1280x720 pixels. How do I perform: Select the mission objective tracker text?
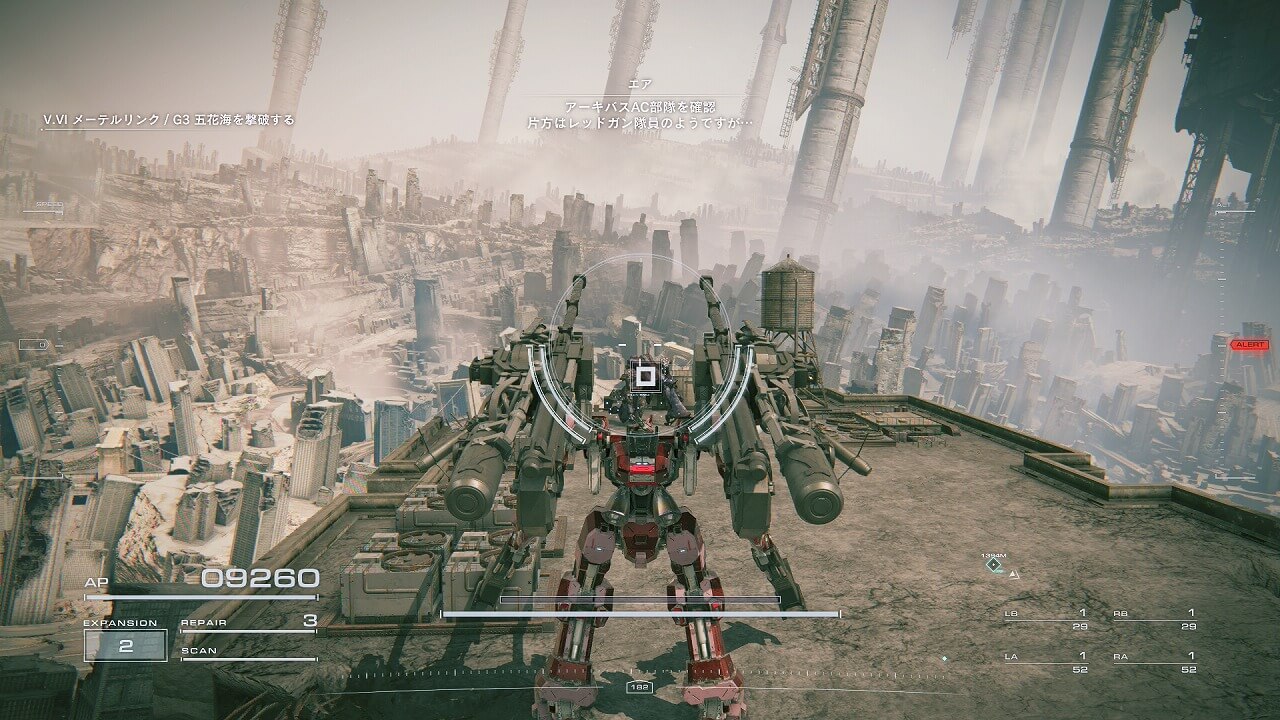tap(169, 120)
